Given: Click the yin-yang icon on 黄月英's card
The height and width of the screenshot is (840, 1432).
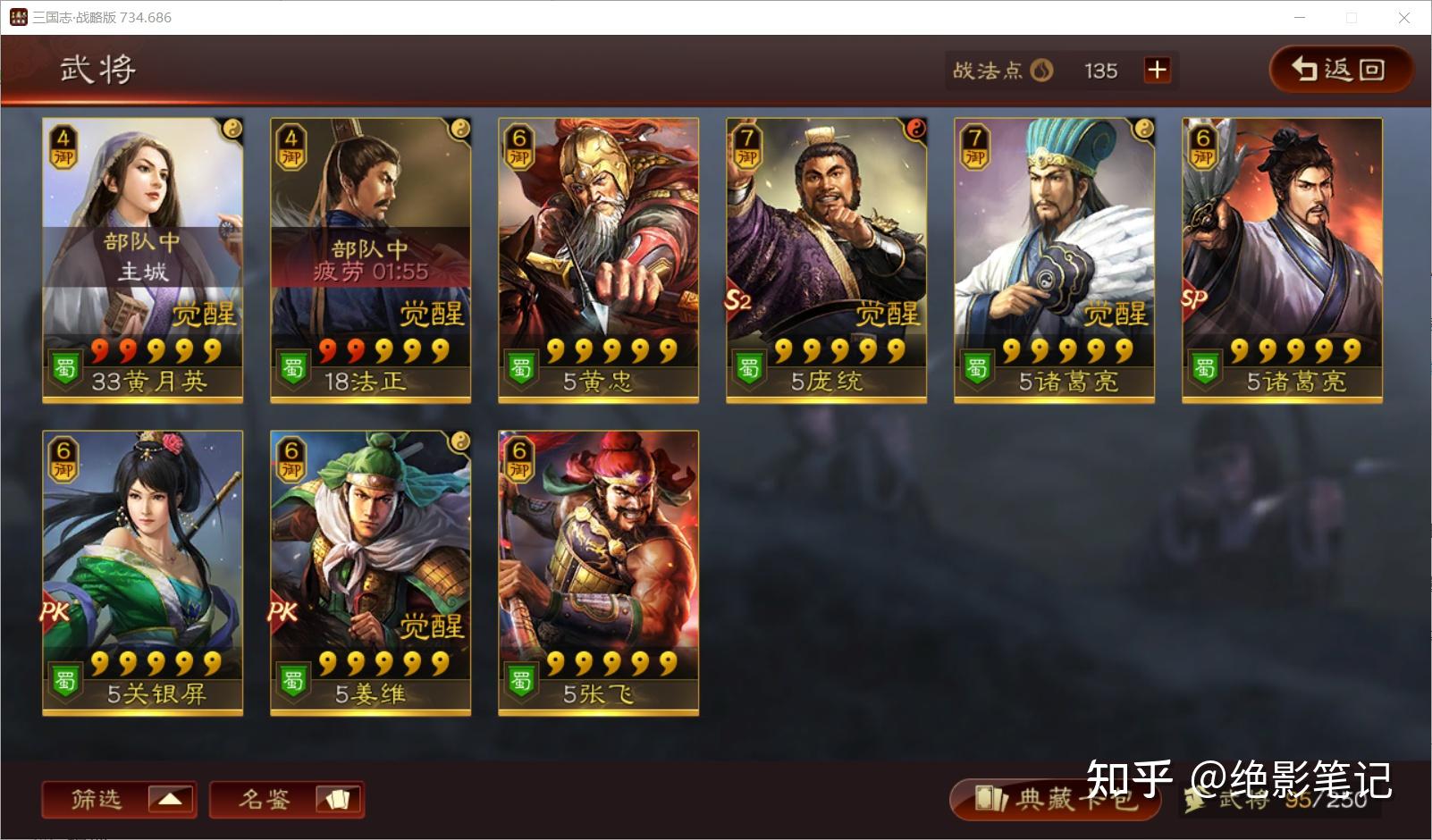Looking at the screenshot, I should (232, 128).
